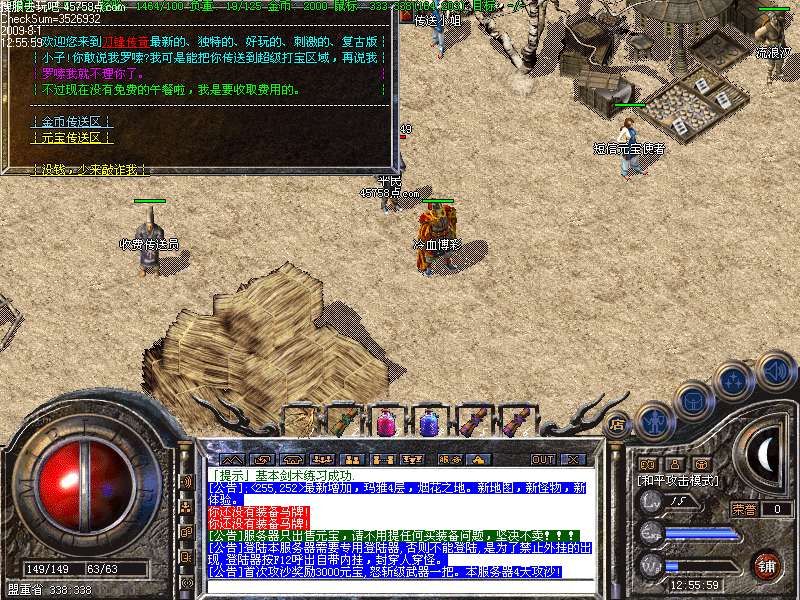
Task: Click the OUT button on chat panel
Action: (x=542, y=459)
